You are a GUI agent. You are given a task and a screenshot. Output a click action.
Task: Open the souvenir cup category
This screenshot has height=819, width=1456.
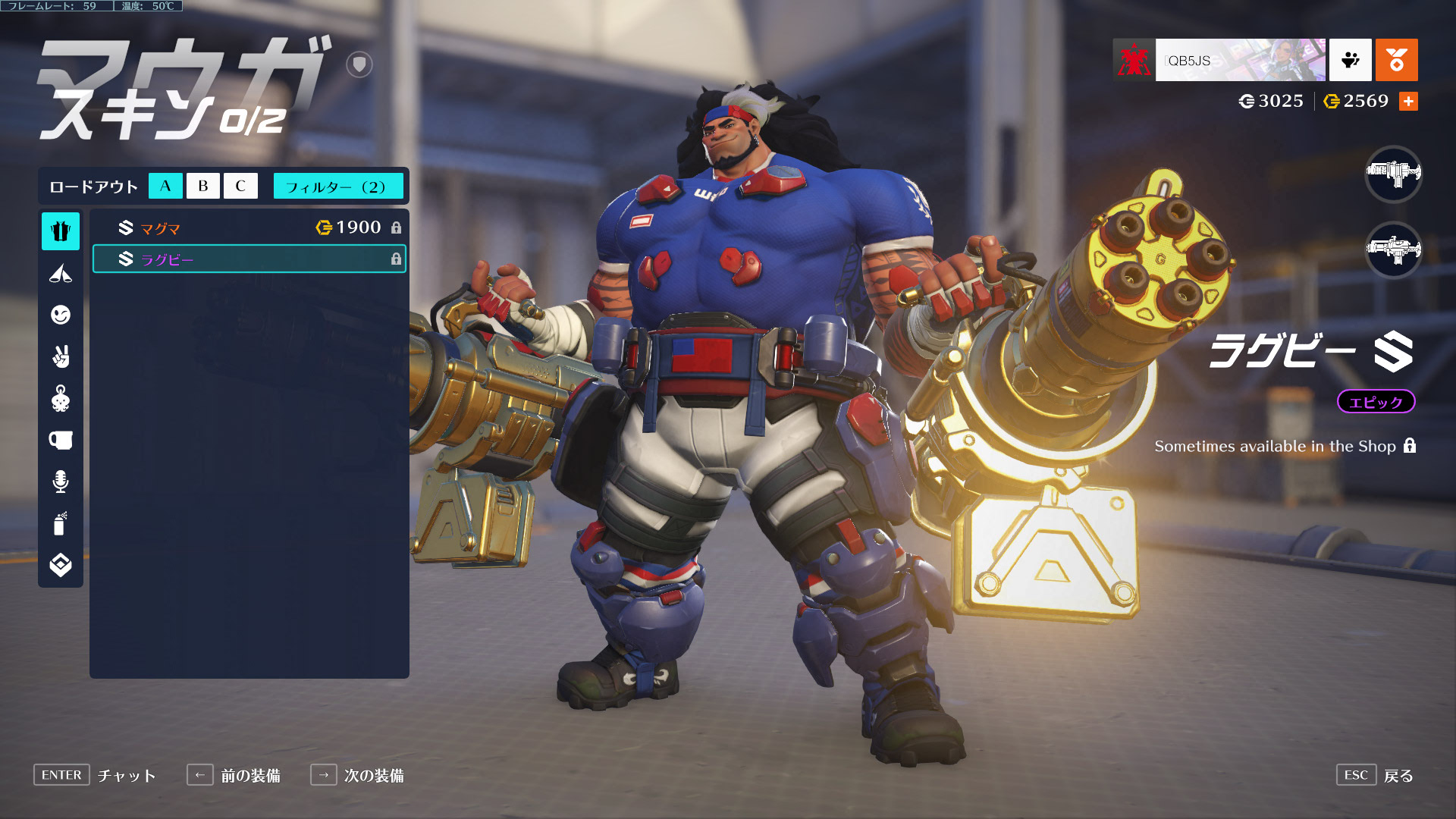point(61,440)
